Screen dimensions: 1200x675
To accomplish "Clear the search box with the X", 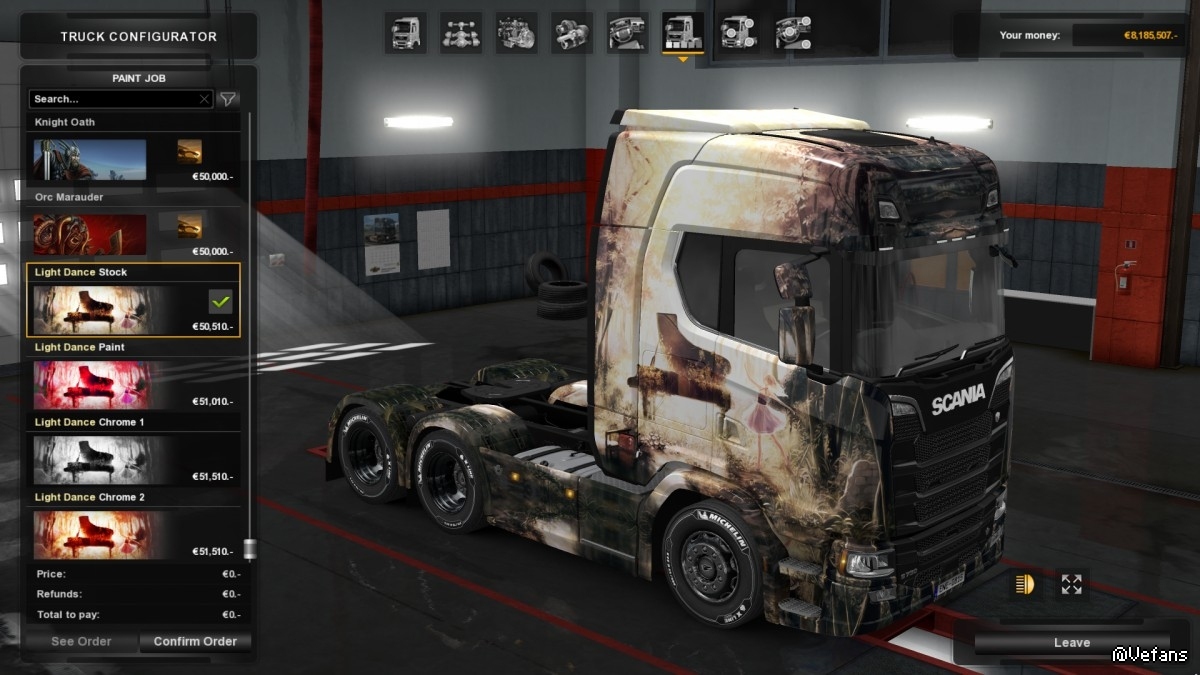I will click(x=205, y=99).
